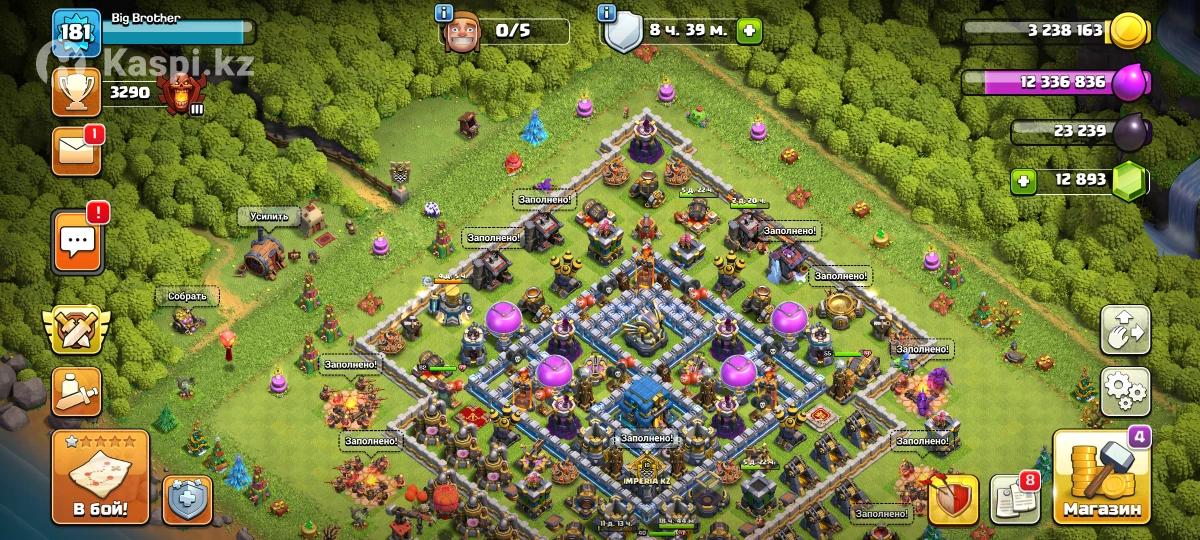Open the layout editor arrows button
Viewport: 1200px width, 540px height.
(1125, 329)
